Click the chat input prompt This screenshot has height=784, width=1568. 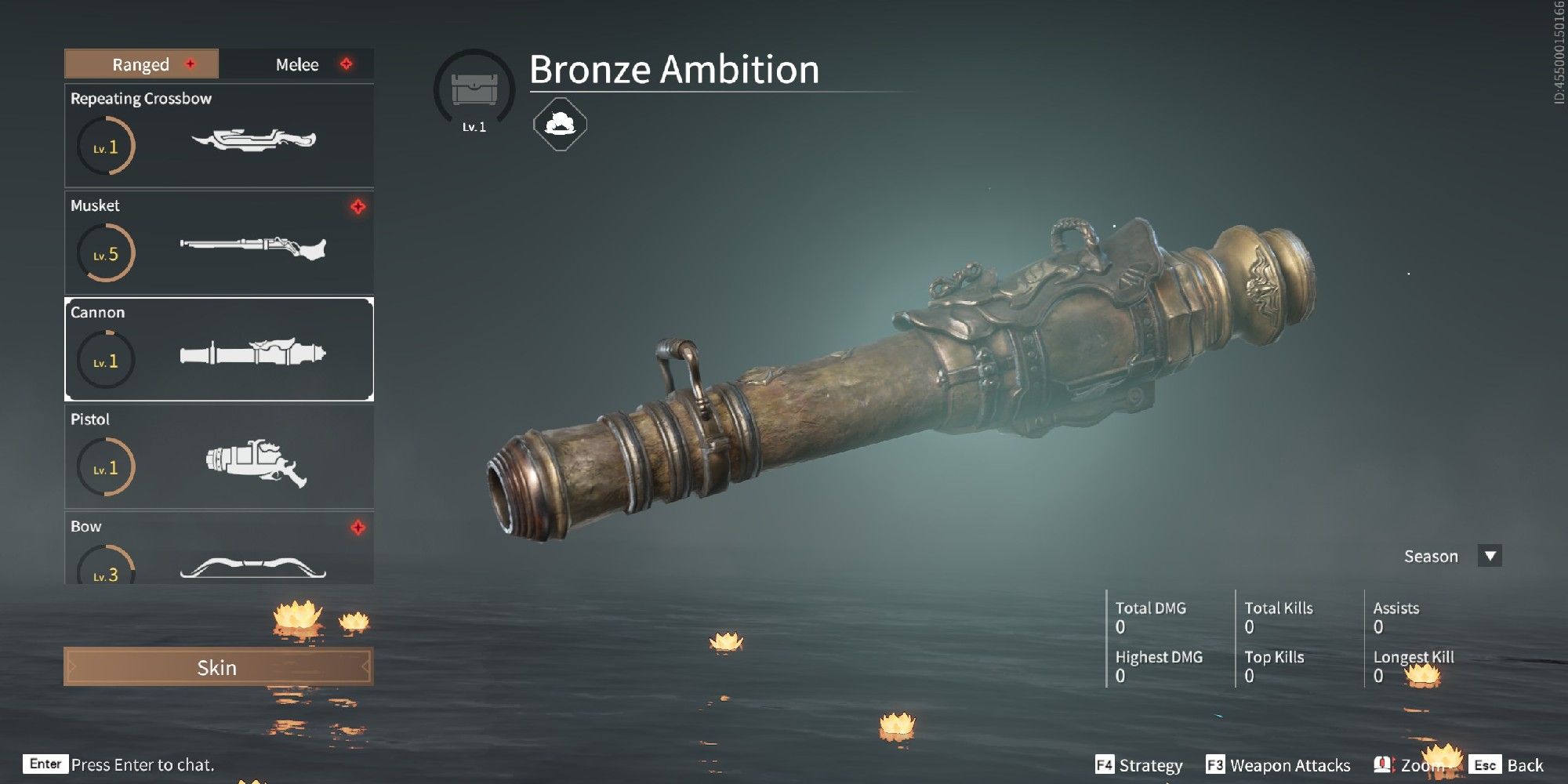click(x=142, y=764)
